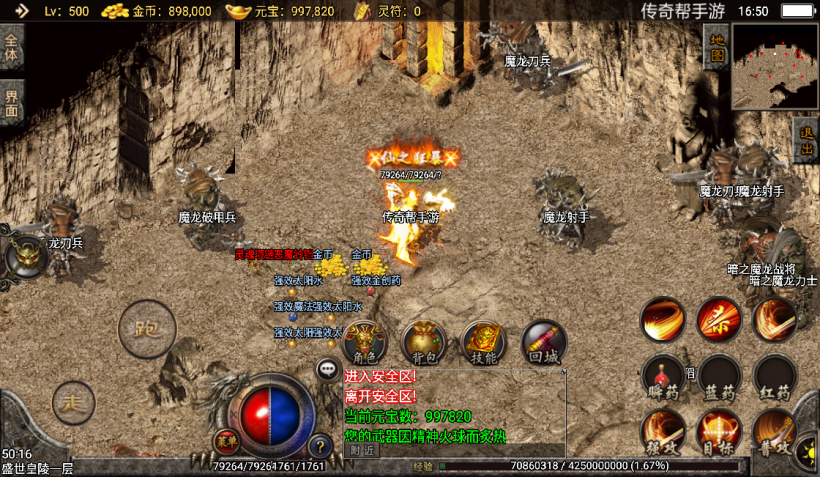Use the 回城 return-to-town scroll
The height and width of the screenshot is (477, 820).
click(544, 343)
